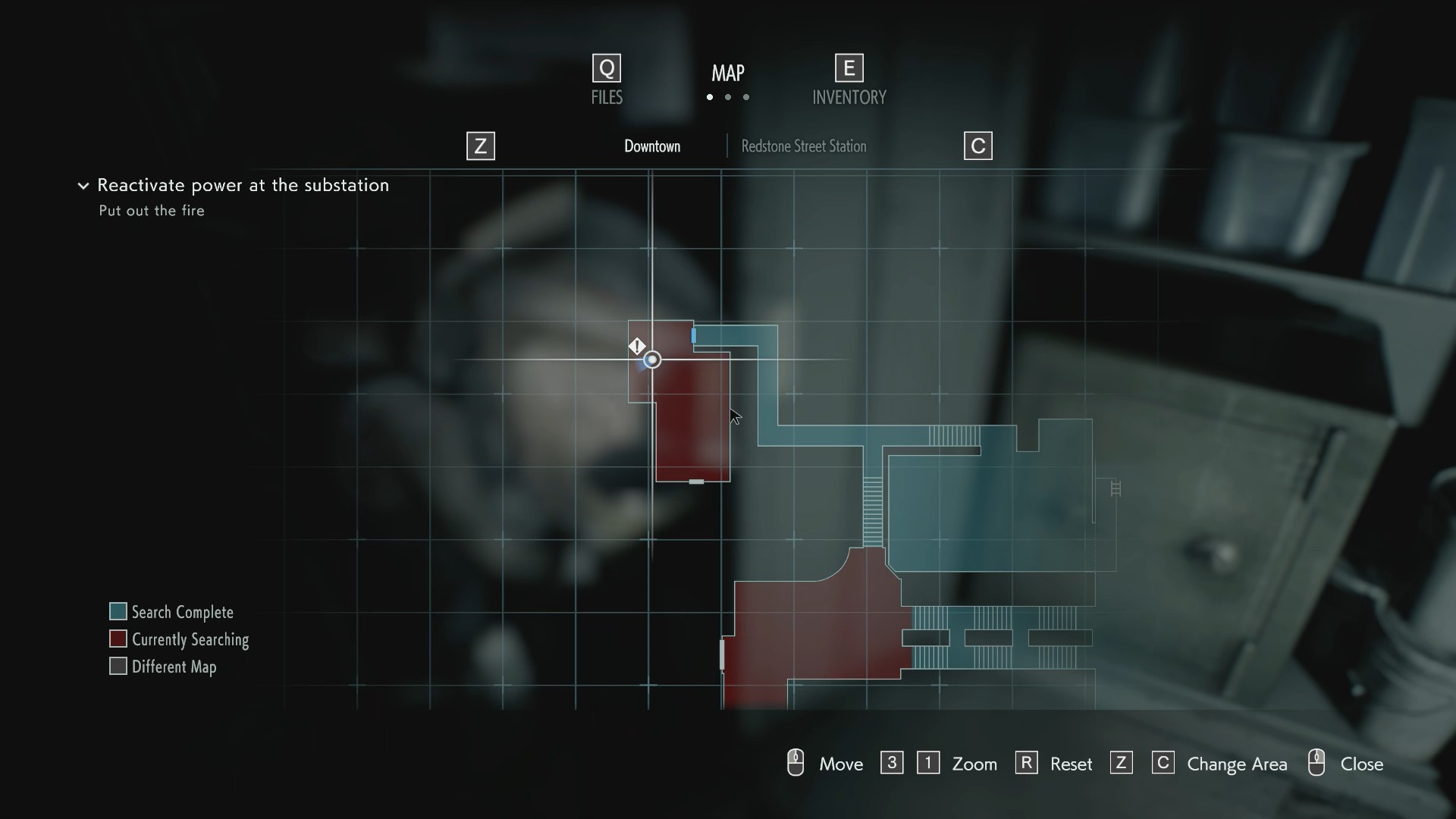The image size is (1456, 819).
Task: Click the C key icon near Redstone Street Station
Action: [977, 146]
